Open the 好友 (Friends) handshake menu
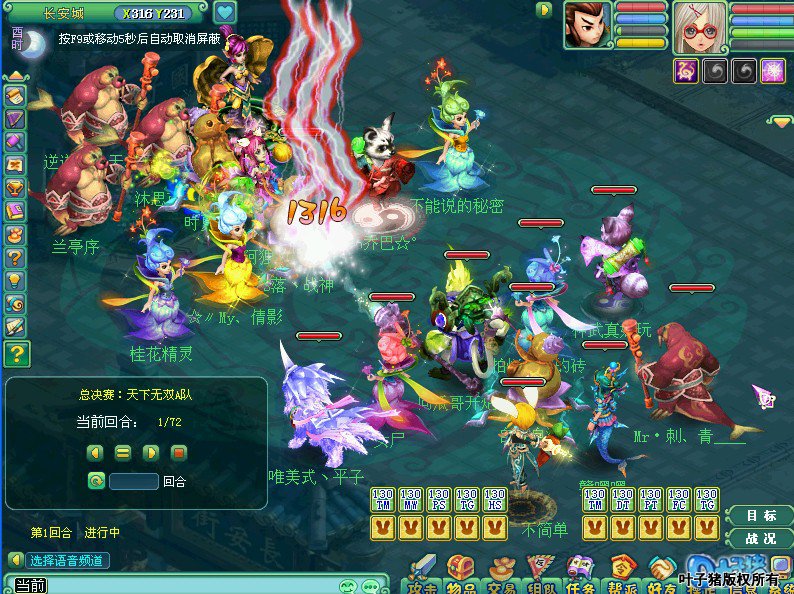Viewport: 794px width, 594px height. pyautogui.click(x=662, y=572)
